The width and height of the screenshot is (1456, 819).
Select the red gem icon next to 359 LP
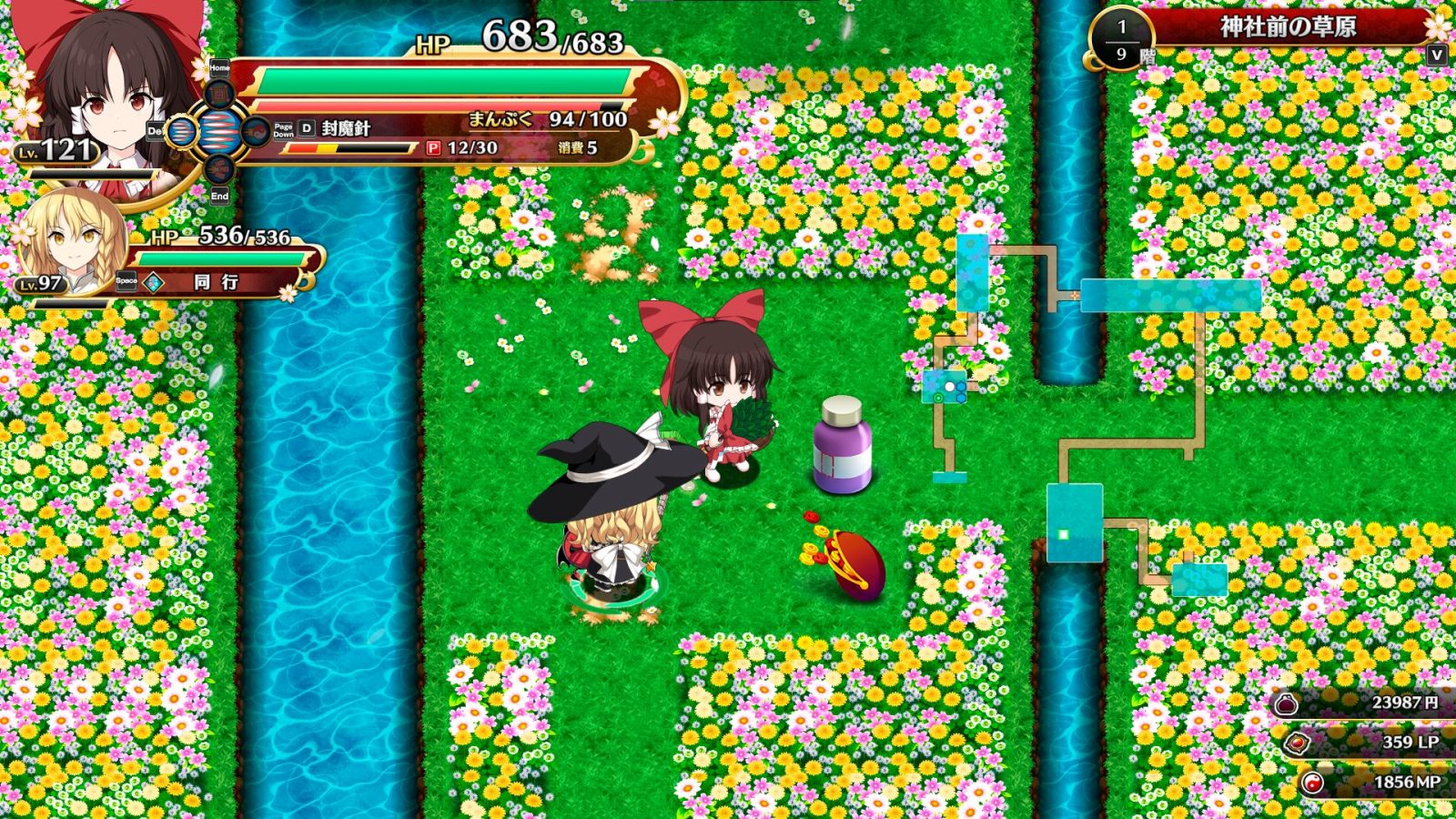click(1297, 743)
